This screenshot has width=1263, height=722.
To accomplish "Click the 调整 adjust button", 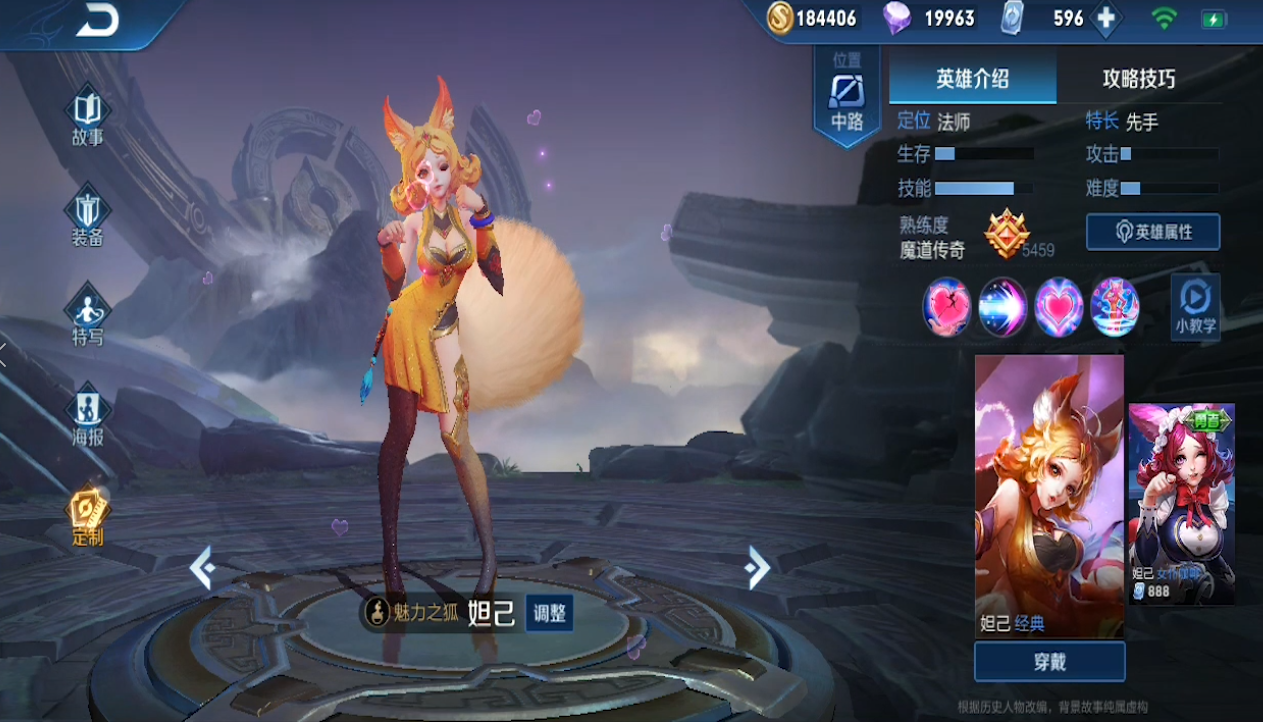I will point(549,613).
